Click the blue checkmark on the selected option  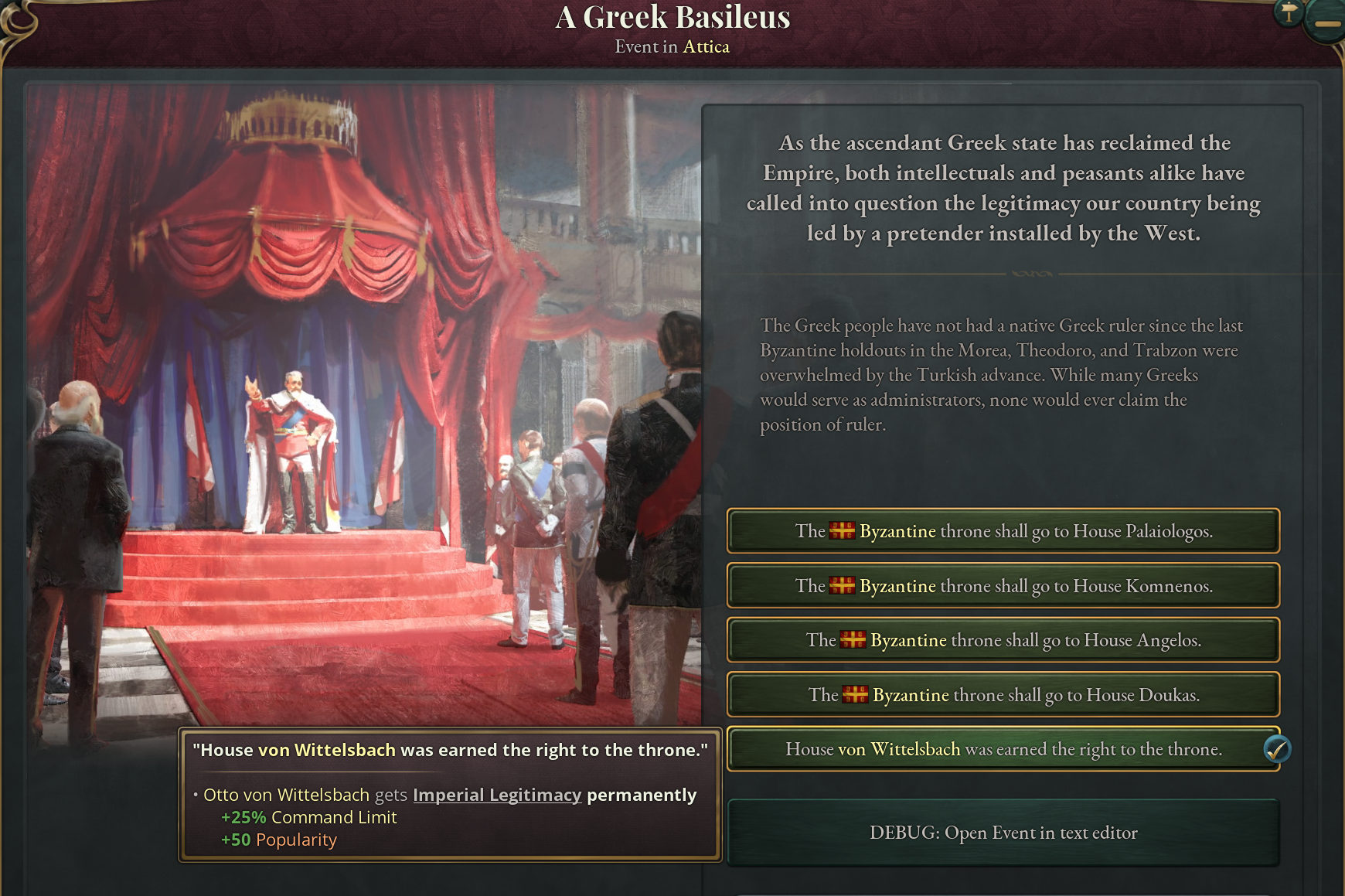coord(1279,748)
